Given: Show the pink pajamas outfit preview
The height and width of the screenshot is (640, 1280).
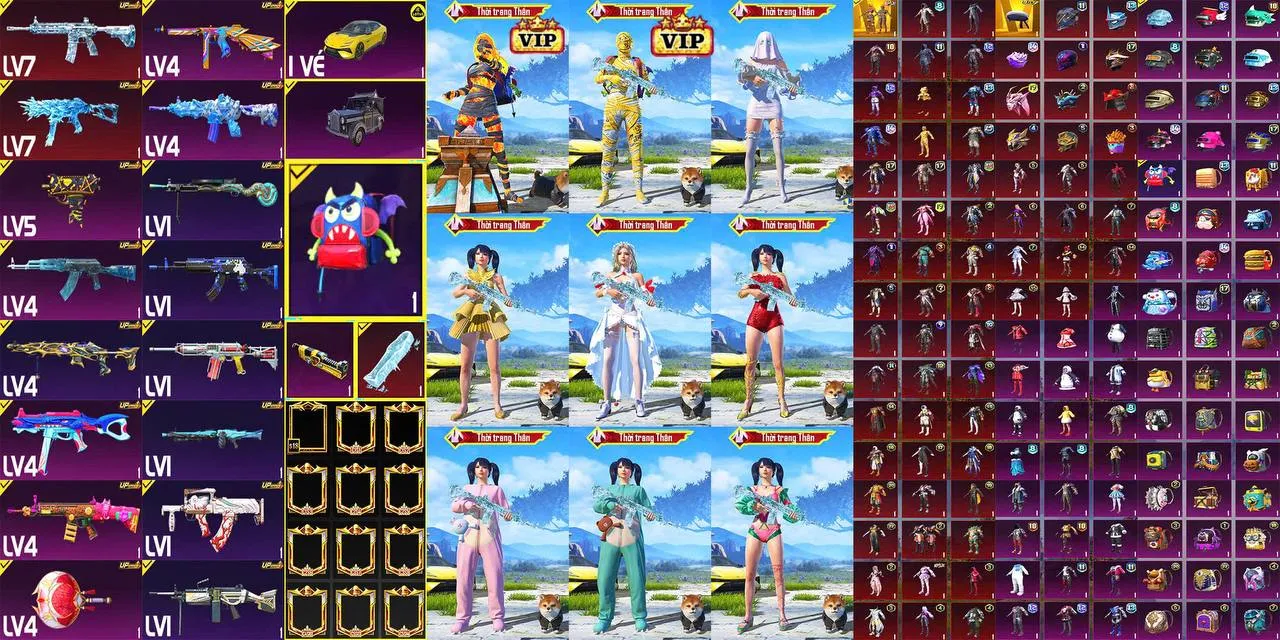Looking at the screenshot, I should pos(497,530).
